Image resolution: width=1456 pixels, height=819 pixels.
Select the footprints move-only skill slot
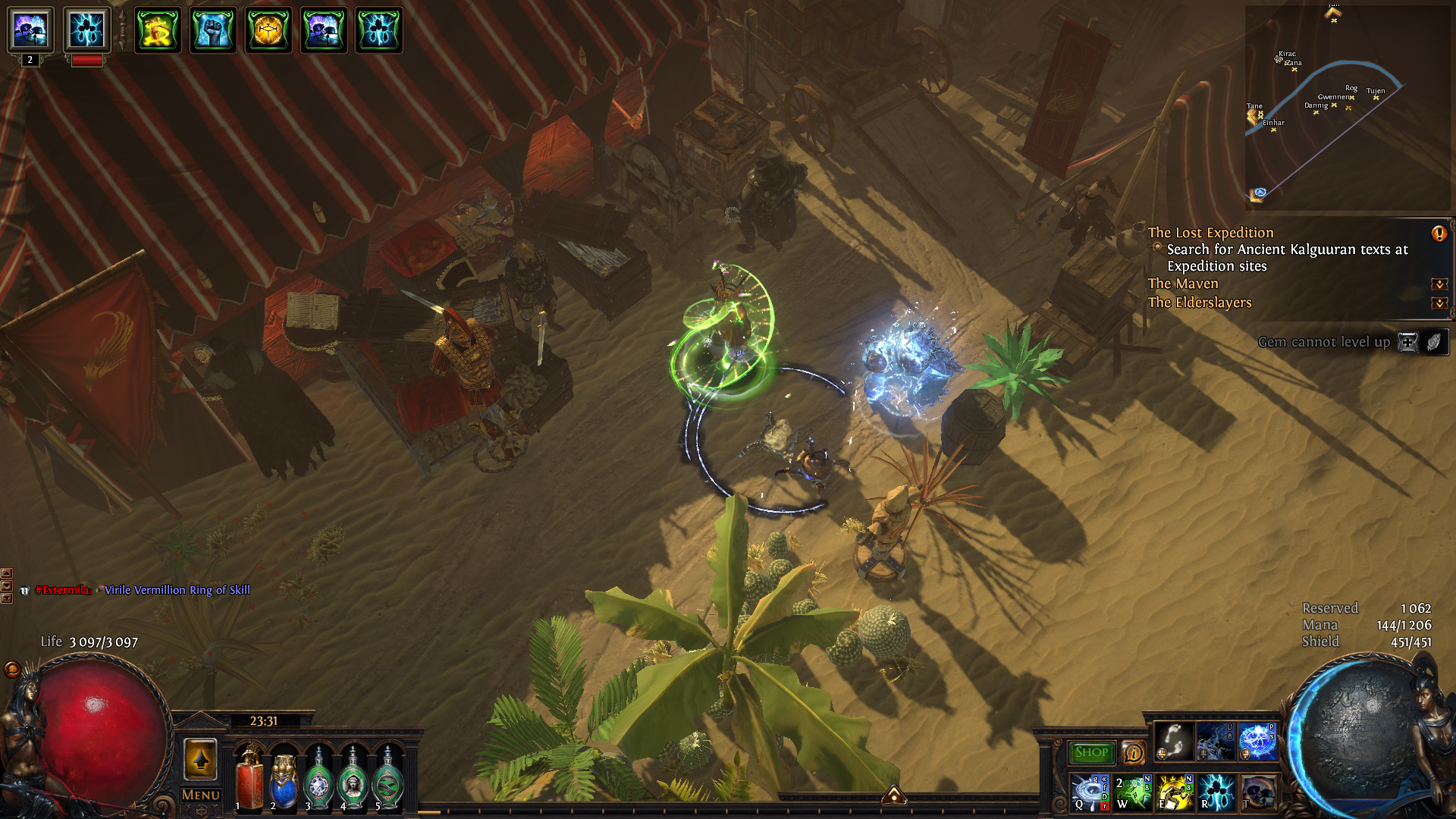click(1174, 741)
